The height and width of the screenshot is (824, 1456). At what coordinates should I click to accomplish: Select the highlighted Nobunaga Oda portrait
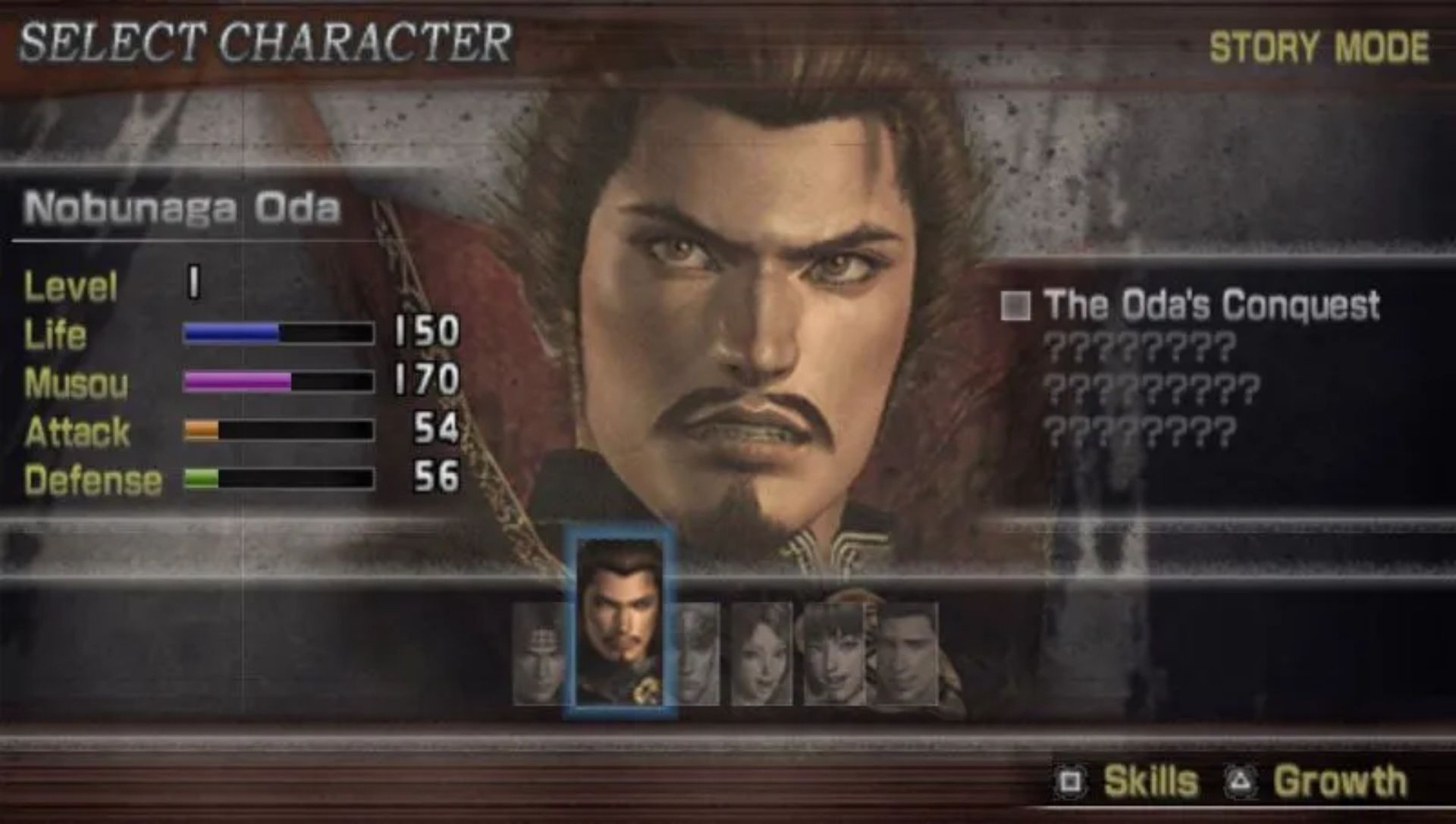[619, 623]
